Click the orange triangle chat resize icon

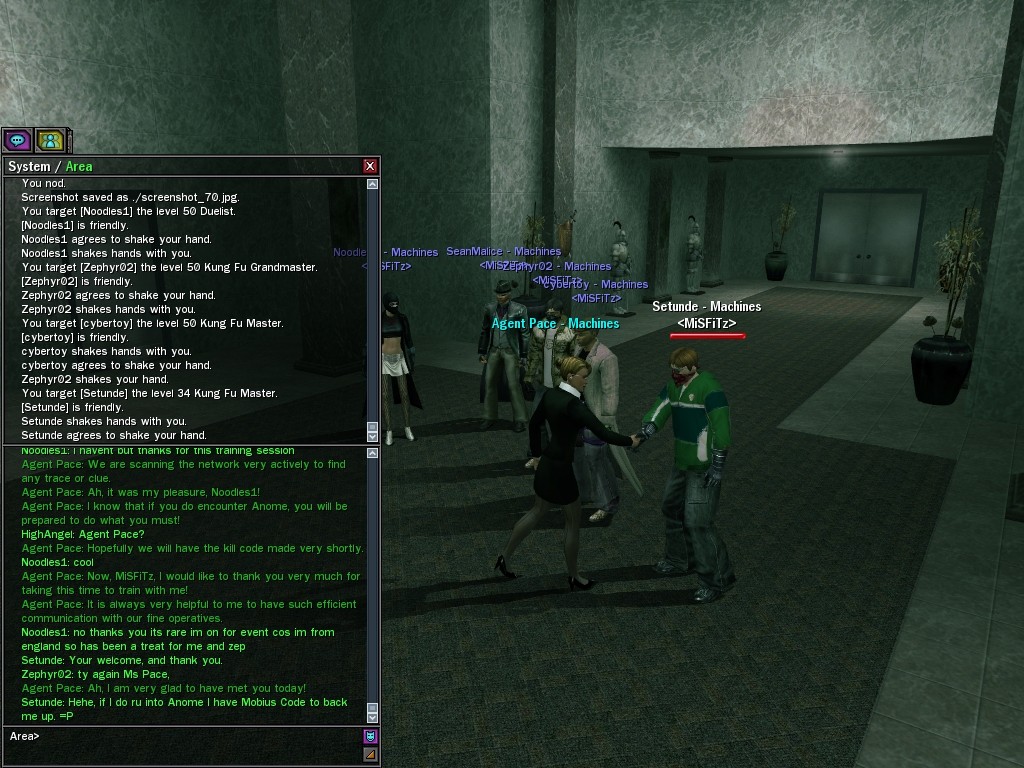pyautogui.click(x=370, y=754)
